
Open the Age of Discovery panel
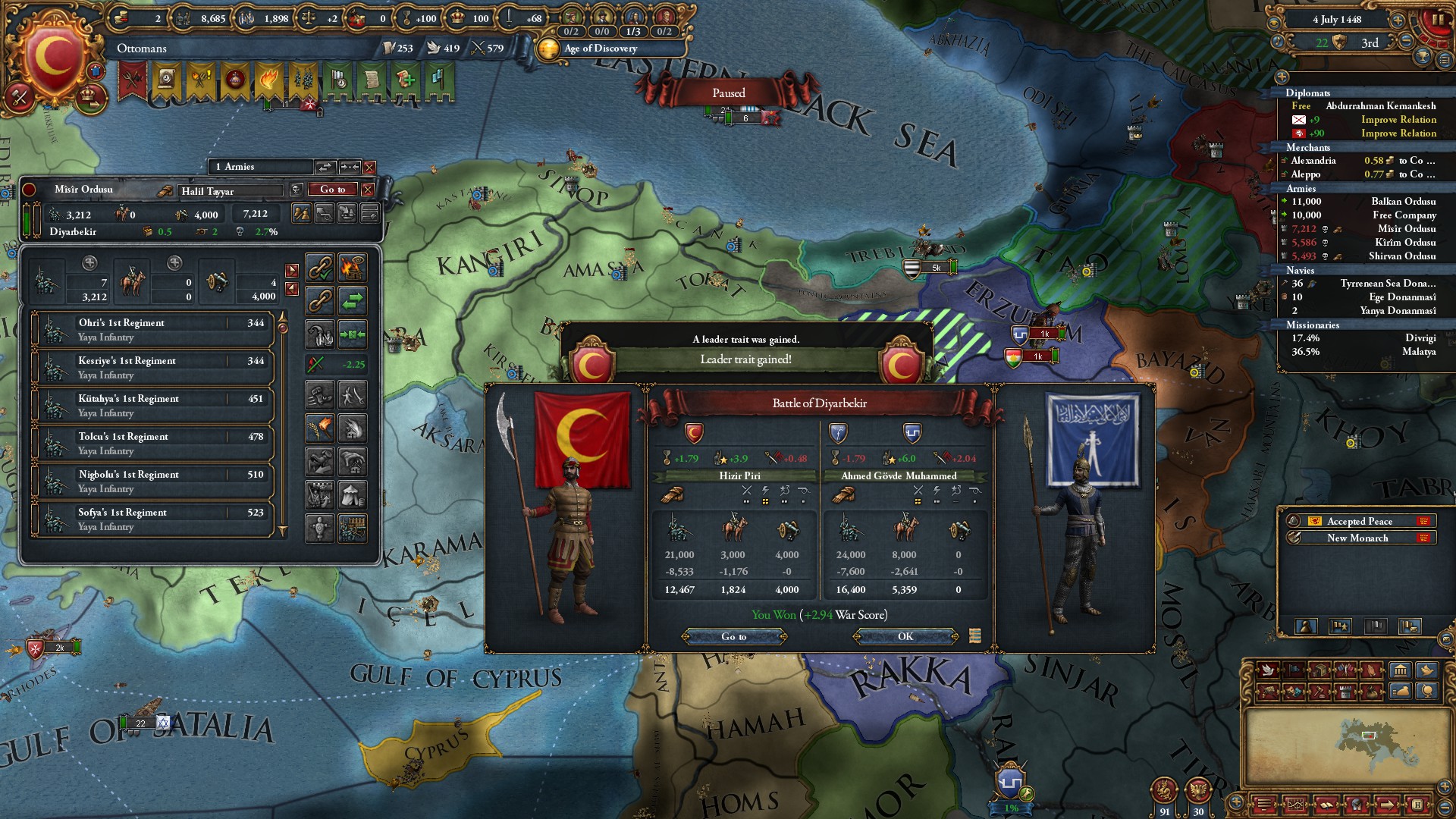click(x=599, y=49)
